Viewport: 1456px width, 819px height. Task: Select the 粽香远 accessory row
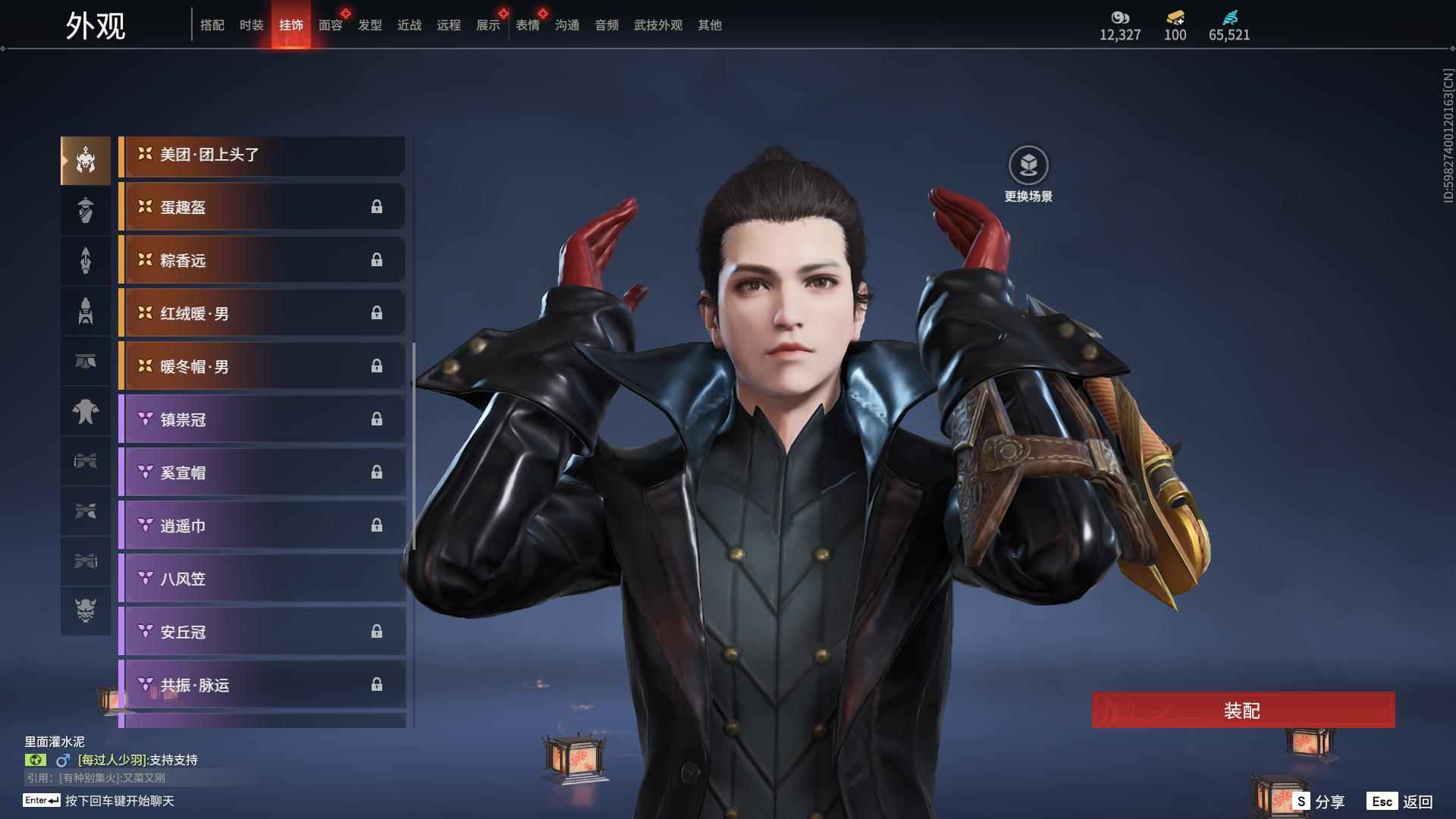[262, 260]
